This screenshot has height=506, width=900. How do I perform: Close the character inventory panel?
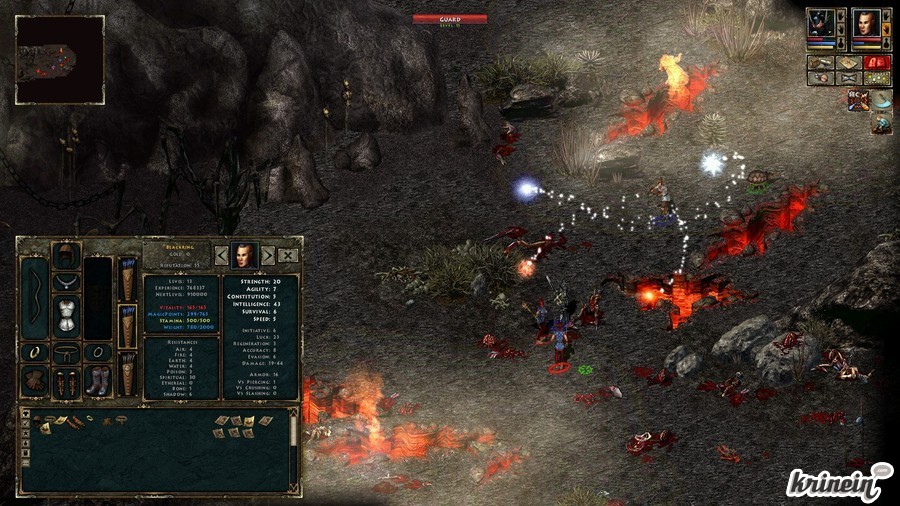click(x=288, y=255)
